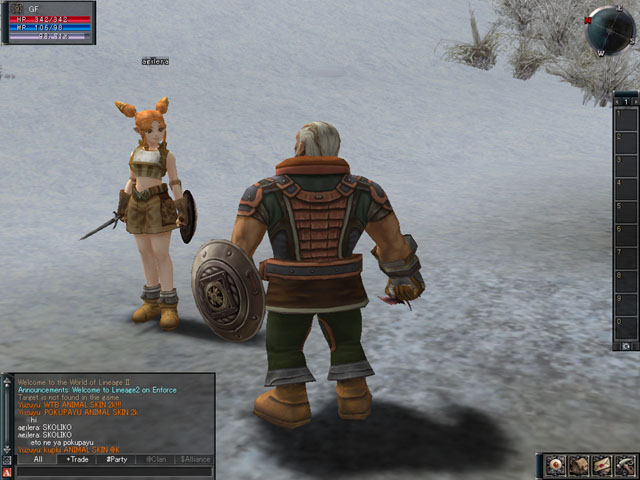Open the leather bag inventory icon
640x480 pixels.
coord(579,465)
